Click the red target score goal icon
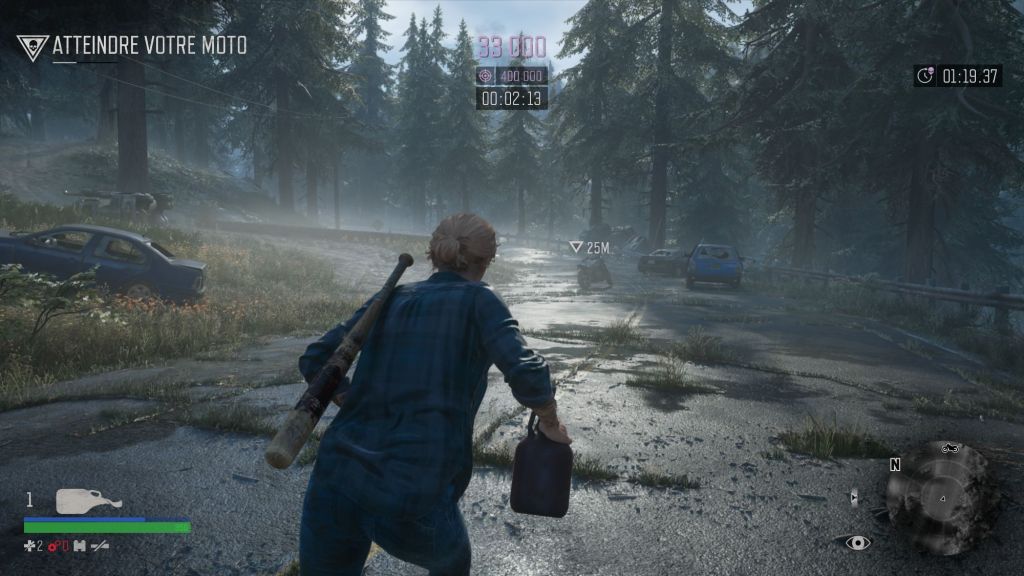 tap(486, 76)
